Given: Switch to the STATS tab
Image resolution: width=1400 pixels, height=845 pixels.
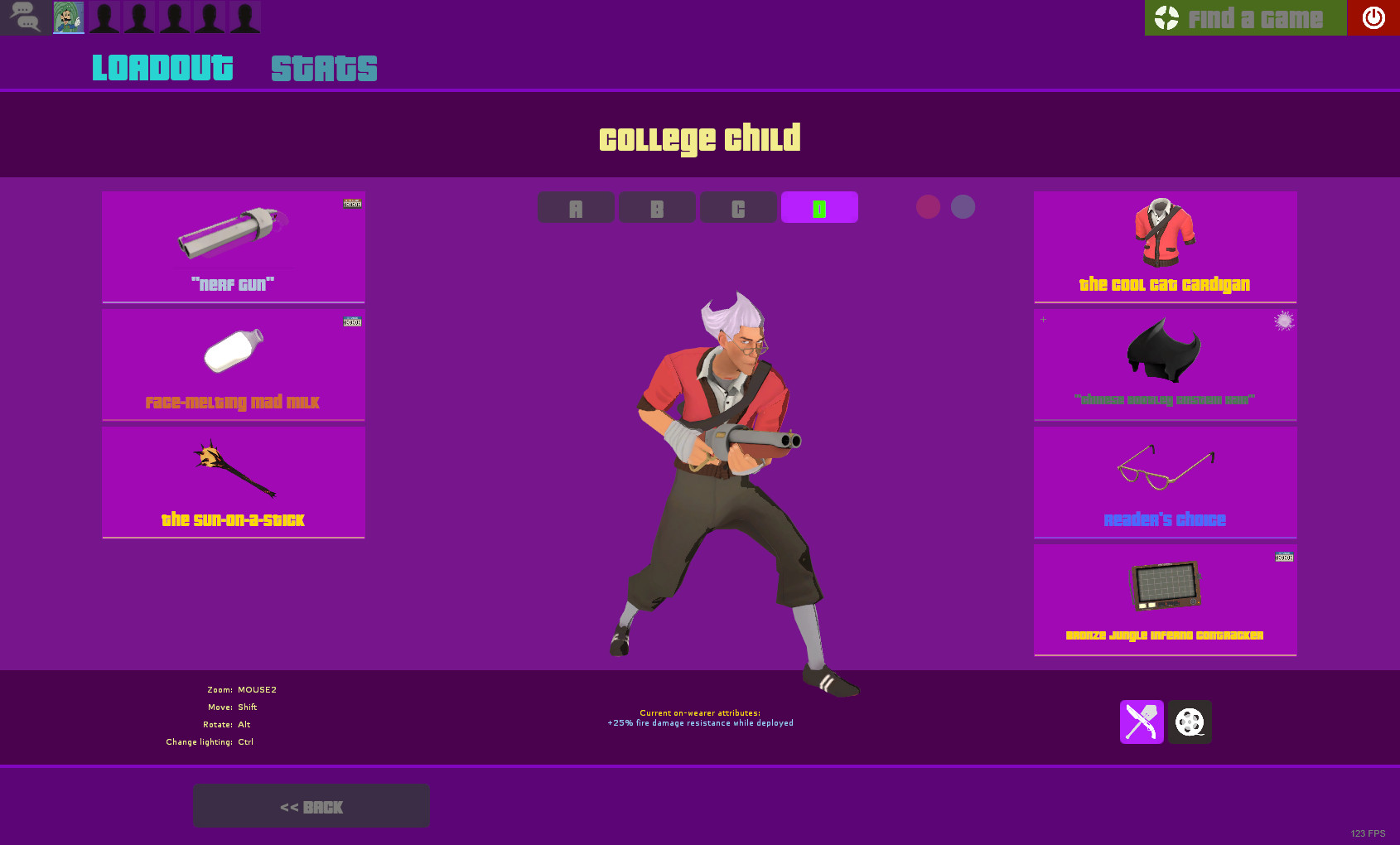Looking at the screenshot, I should (x=323, y=68).
